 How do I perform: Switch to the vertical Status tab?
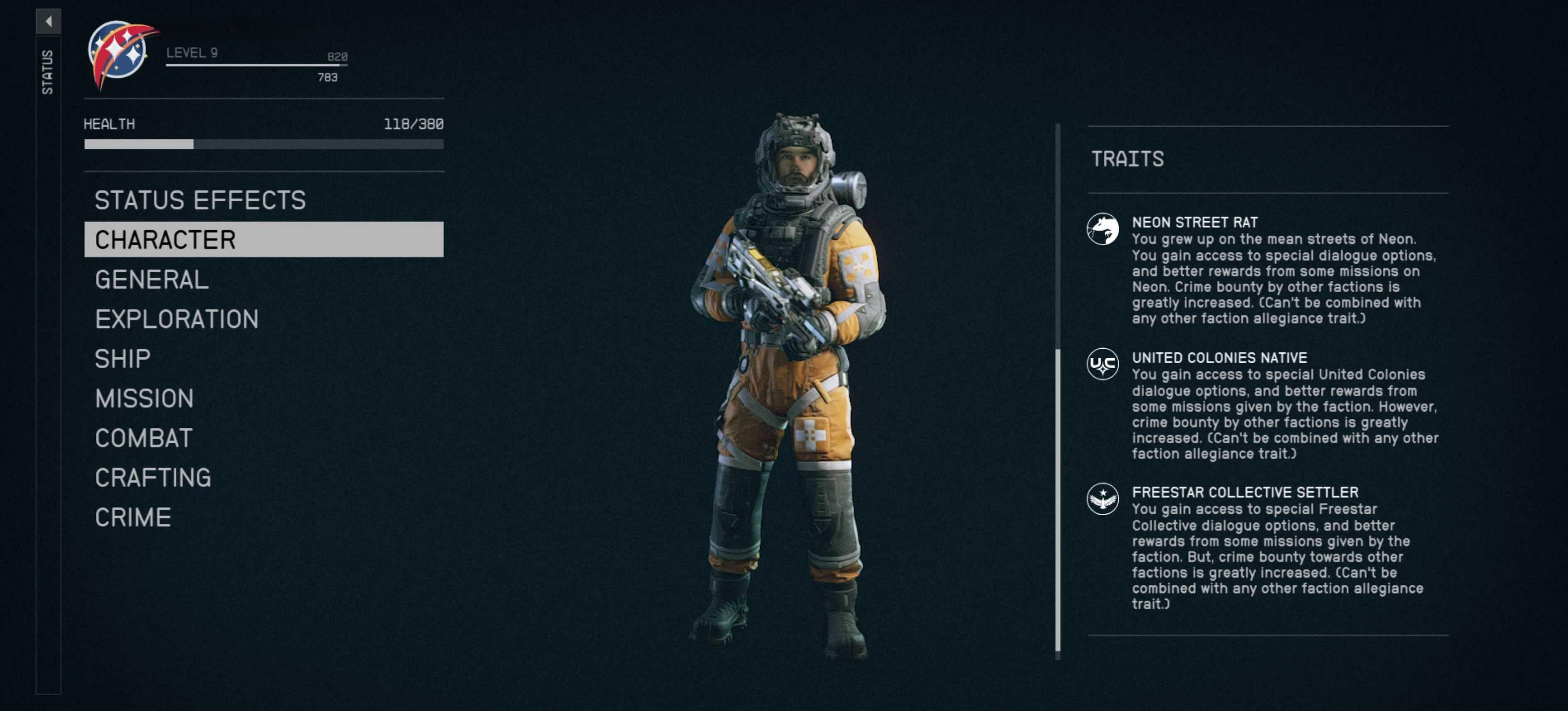[x=47, y=72]
